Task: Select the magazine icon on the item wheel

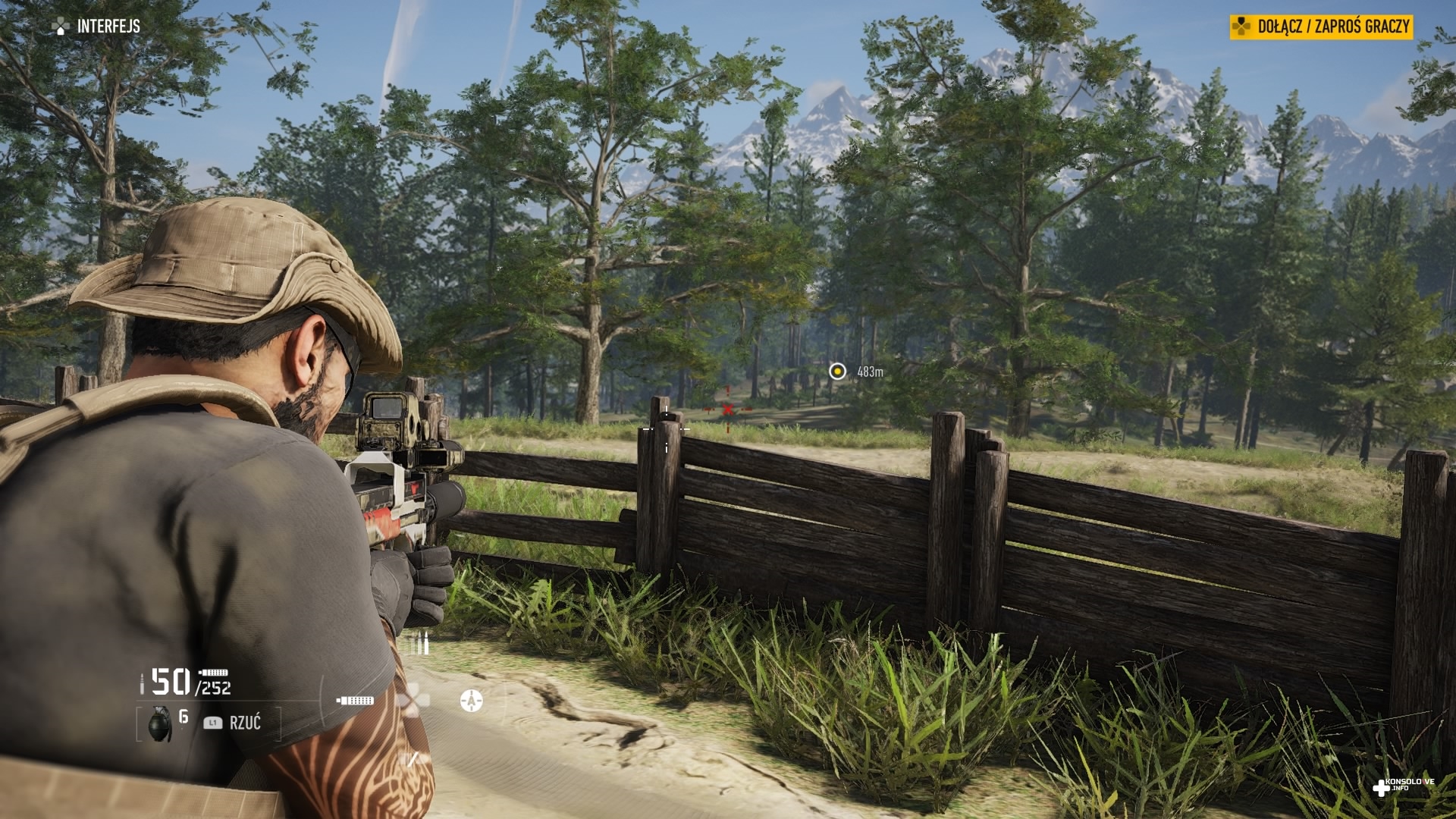Action: (x=355, y=700)
